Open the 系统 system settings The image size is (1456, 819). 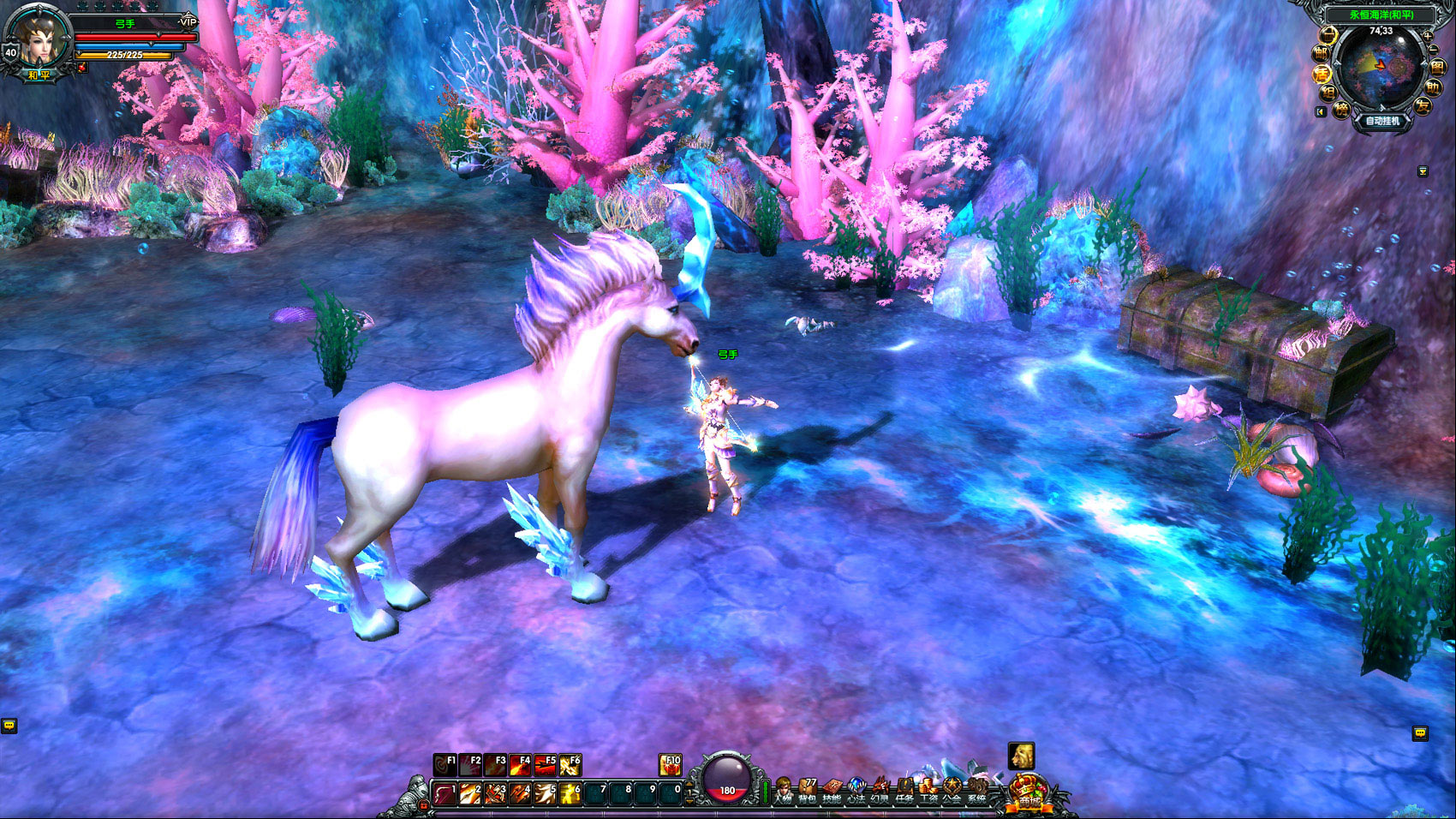click(x=976, y=792)
